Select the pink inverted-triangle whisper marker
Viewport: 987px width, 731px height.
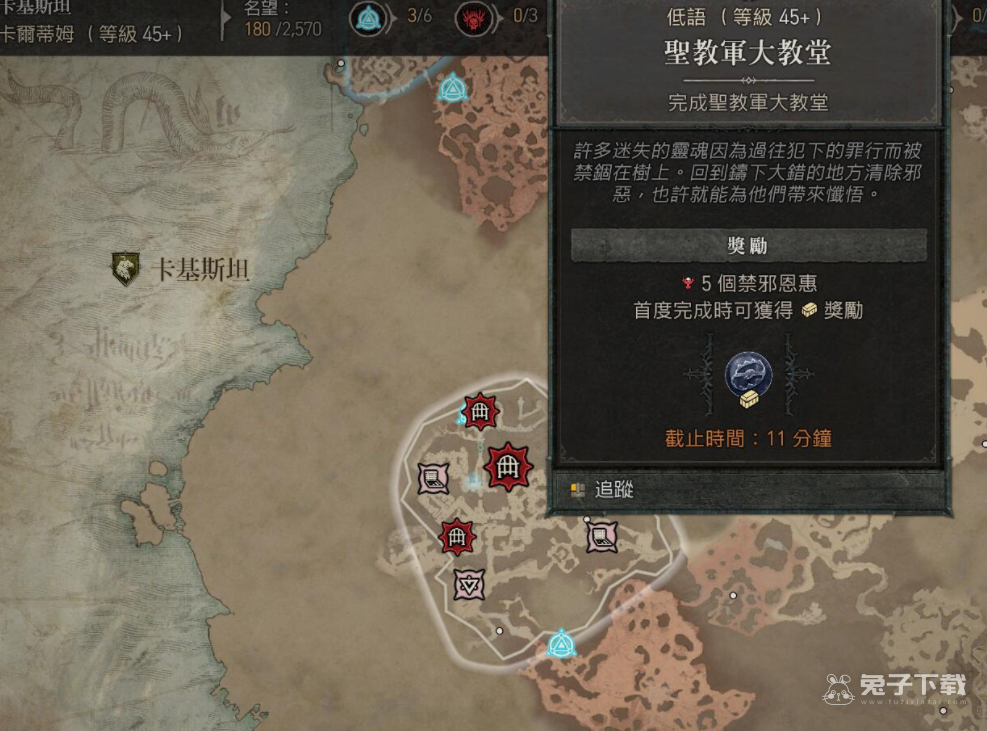pos(469,584)
